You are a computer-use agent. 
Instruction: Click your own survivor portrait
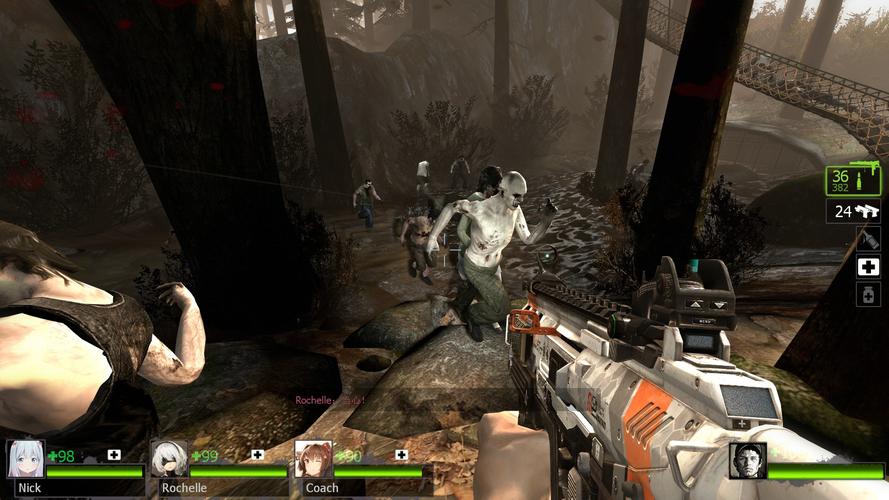coord(747,461)
